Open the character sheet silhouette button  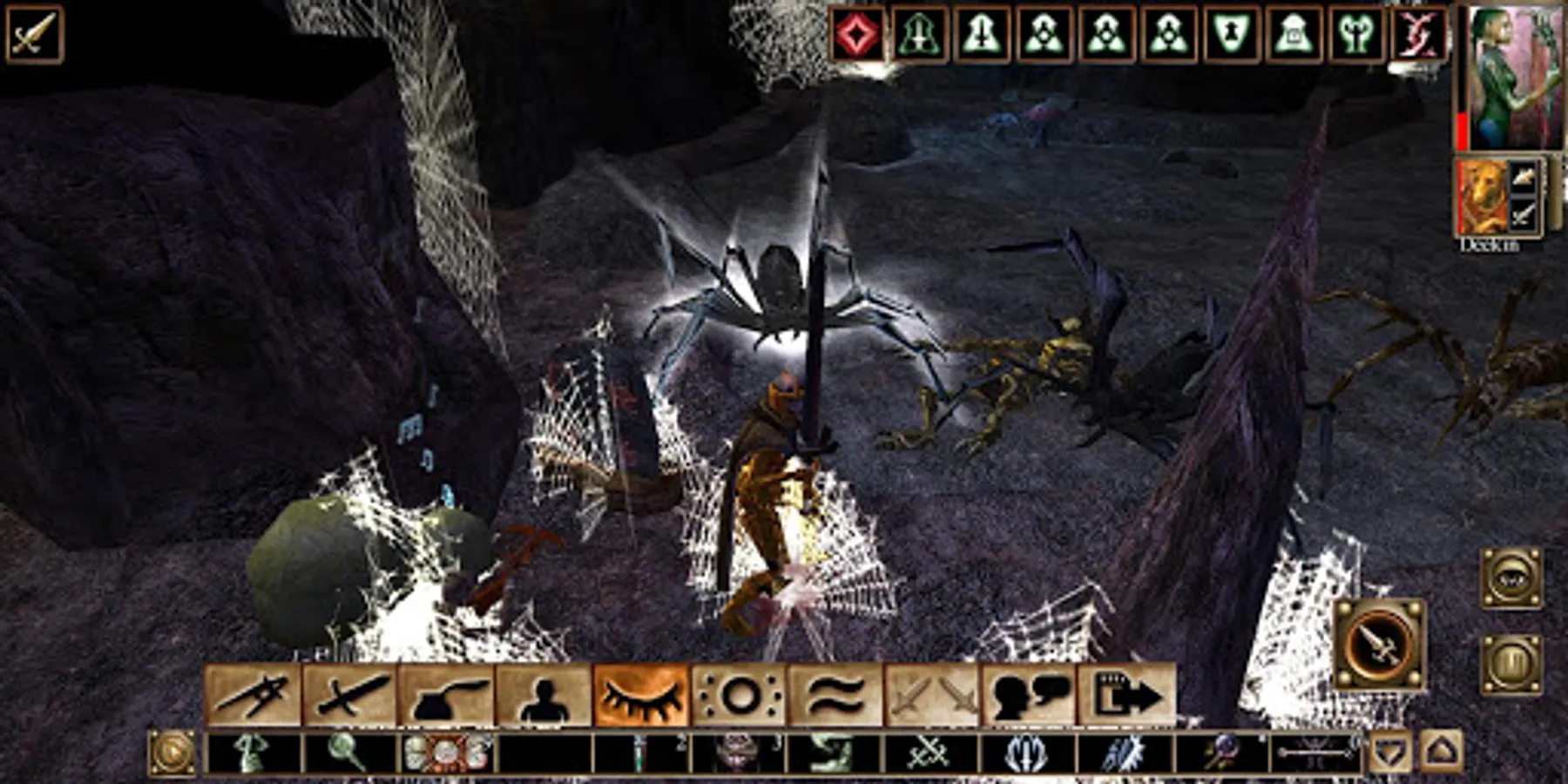coord(544,695)
